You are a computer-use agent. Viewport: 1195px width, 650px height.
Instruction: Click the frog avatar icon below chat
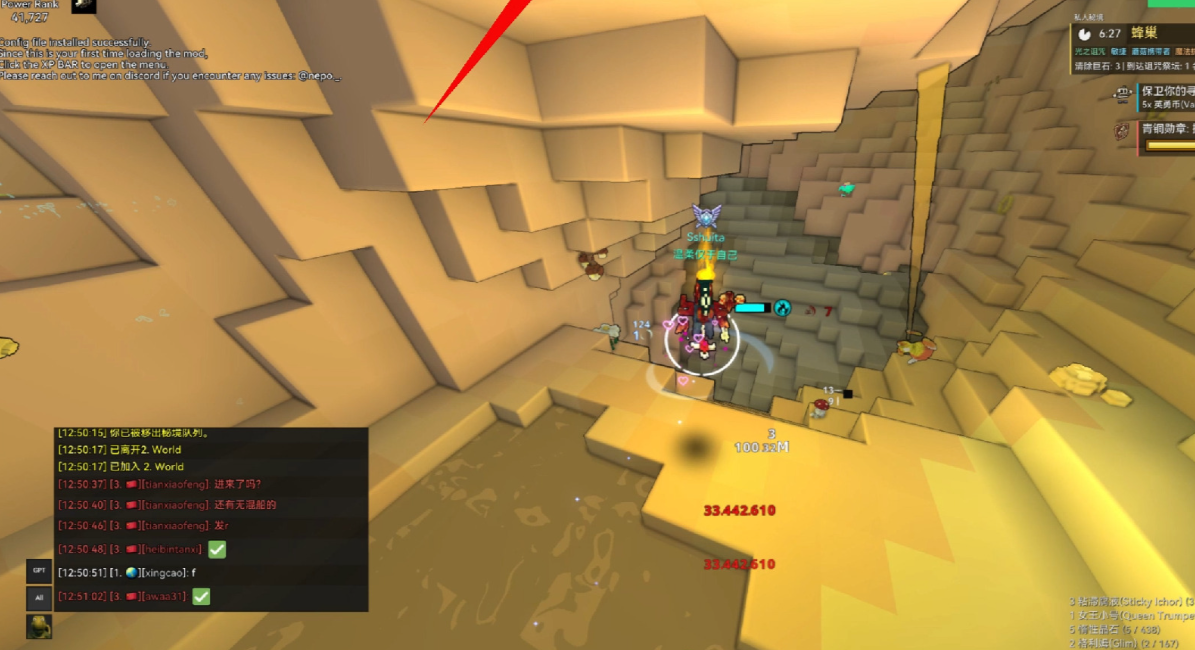pyautogui.click(x=39, y=626)
